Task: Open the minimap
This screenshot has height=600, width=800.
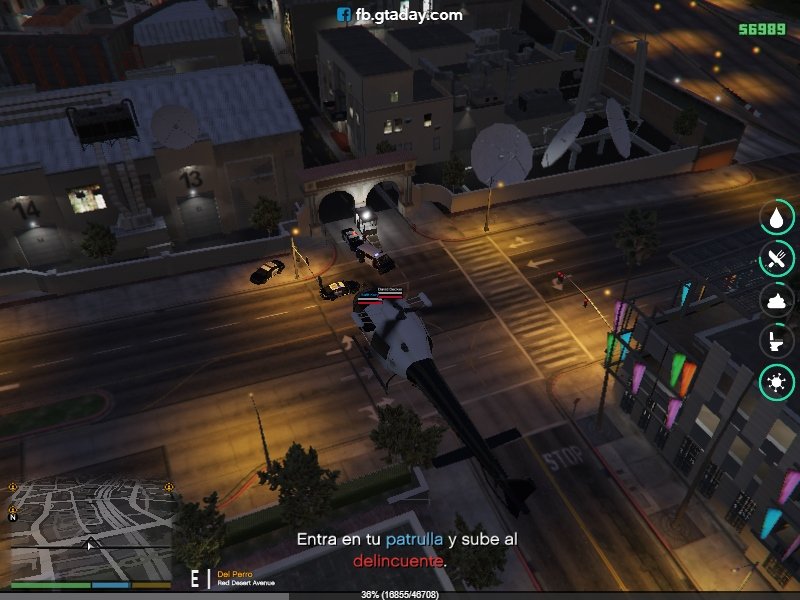Action: click(90, 527)
